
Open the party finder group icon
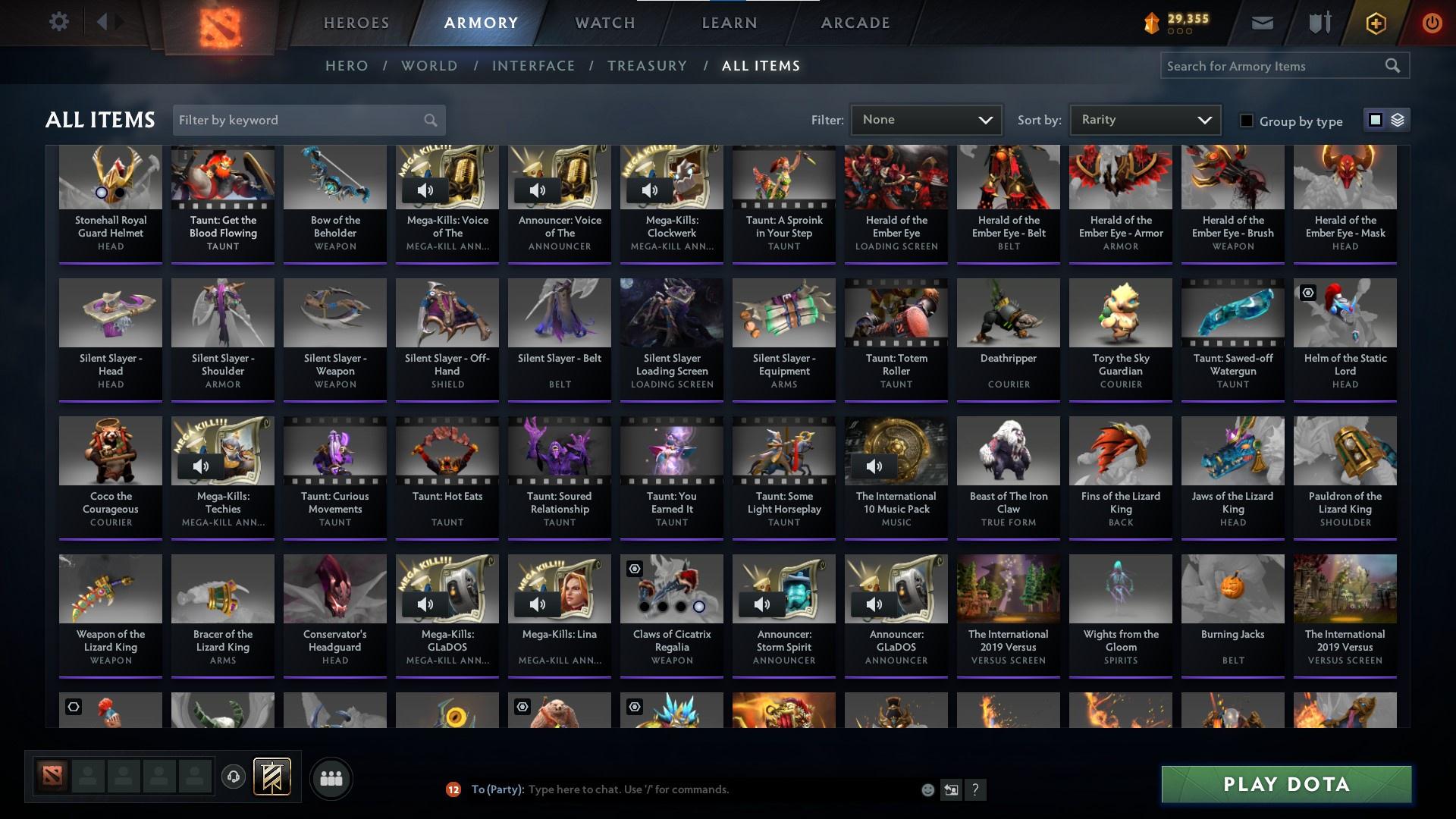[331, 778]
